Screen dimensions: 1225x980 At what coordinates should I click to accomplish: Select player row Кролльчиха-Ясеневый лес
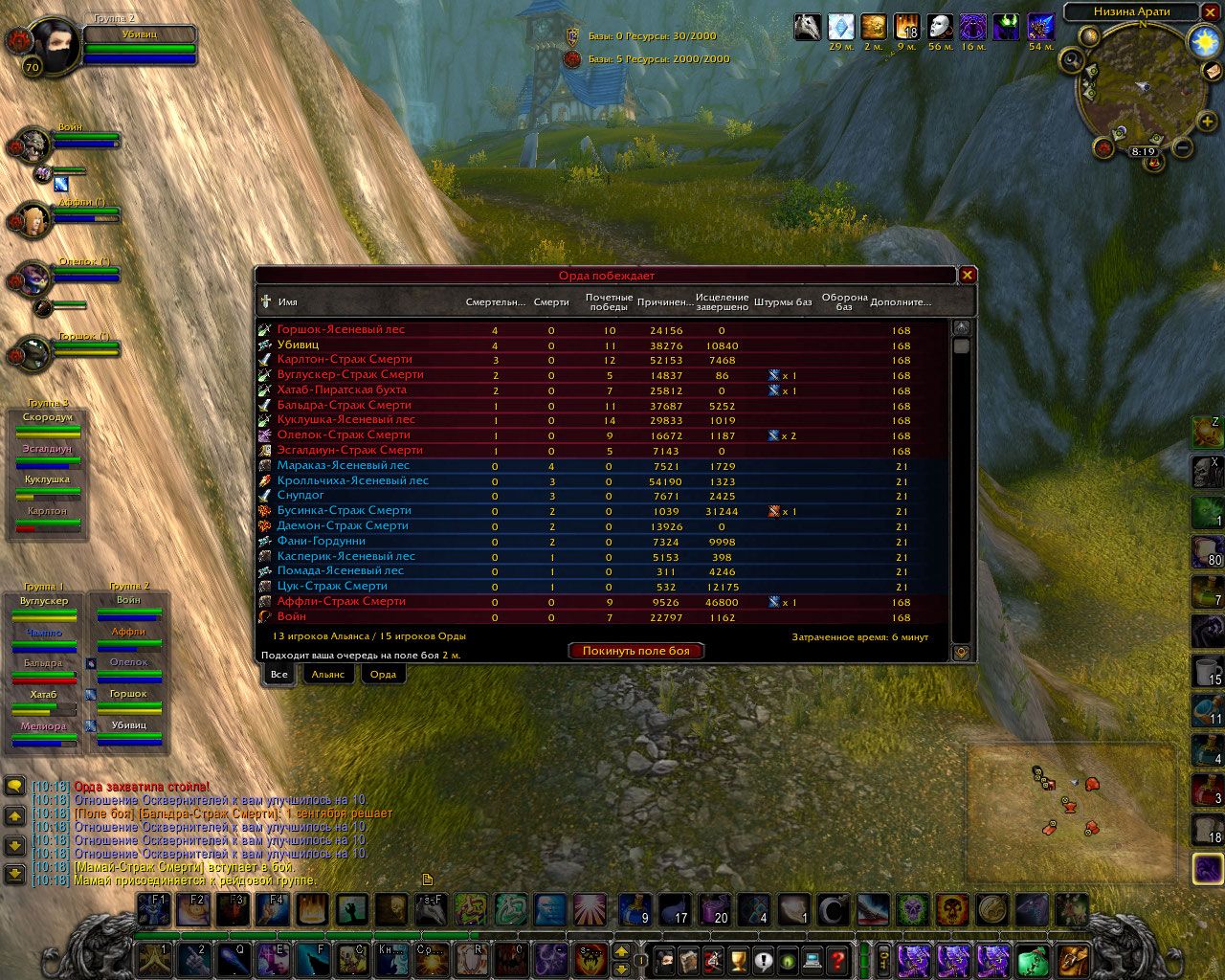click(x=353, y=480)
